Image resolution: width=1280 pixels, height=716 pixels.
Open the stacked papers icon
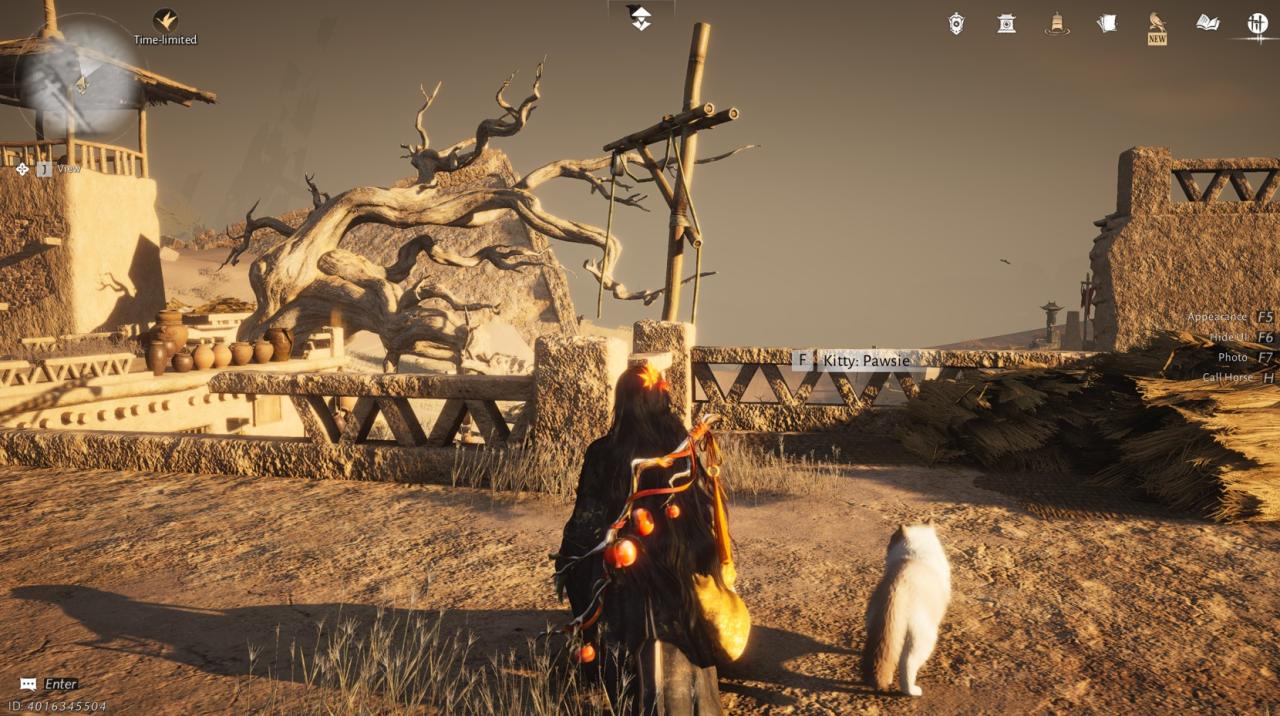(1106, 23)
